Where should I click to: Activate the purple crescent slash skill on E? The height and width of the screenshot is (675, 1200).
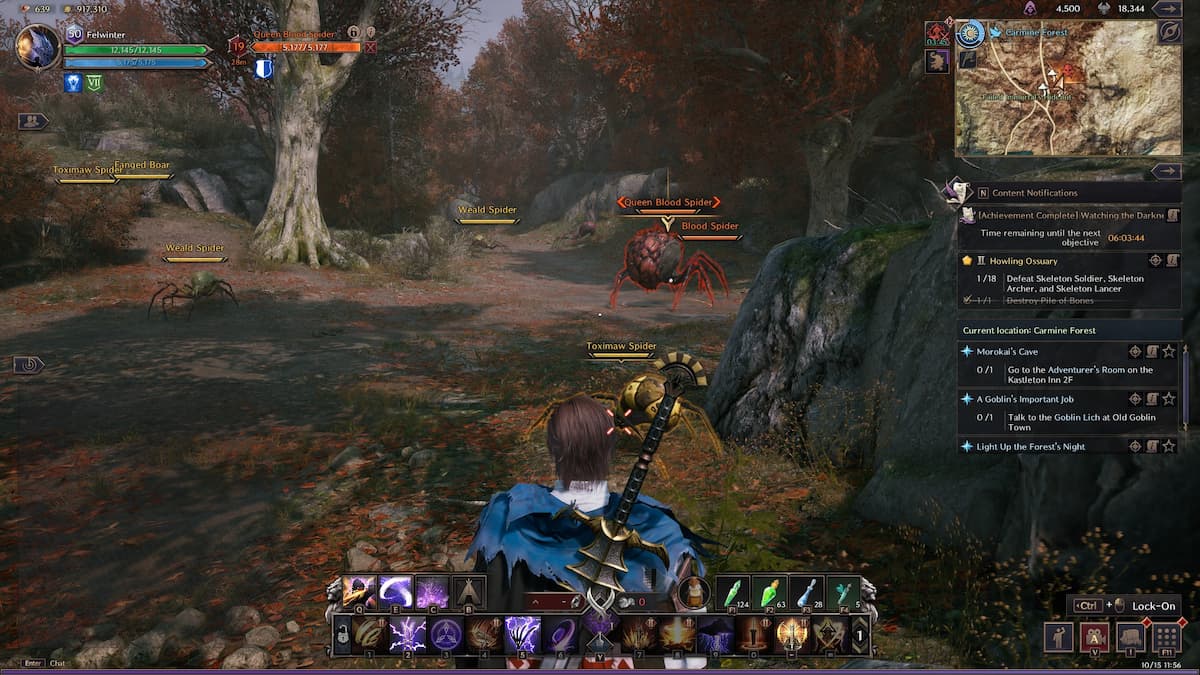click(396, 592)
